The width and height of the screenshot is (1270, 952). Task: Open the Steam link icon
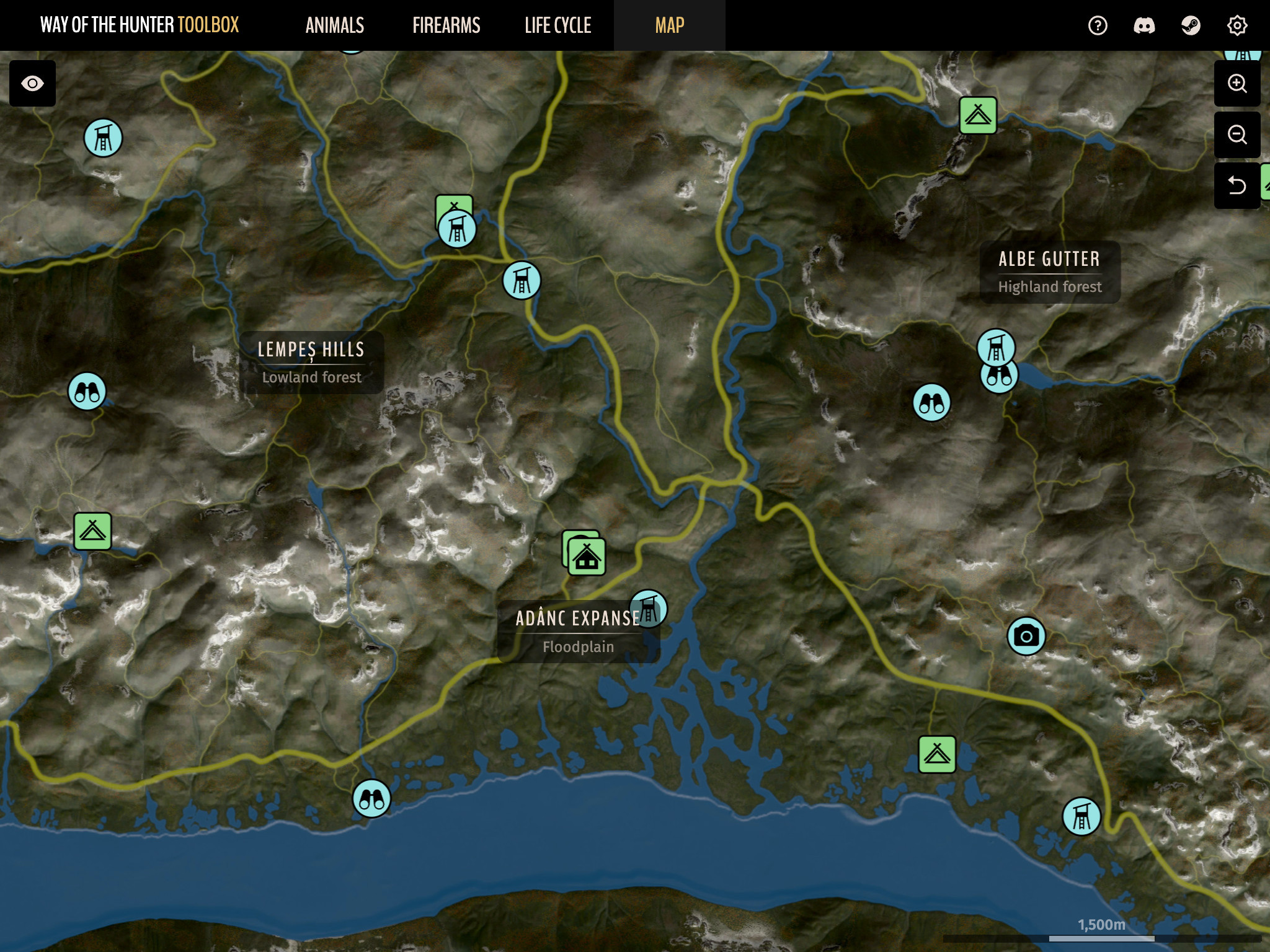pyautogui.click(x=1191, y=25)
